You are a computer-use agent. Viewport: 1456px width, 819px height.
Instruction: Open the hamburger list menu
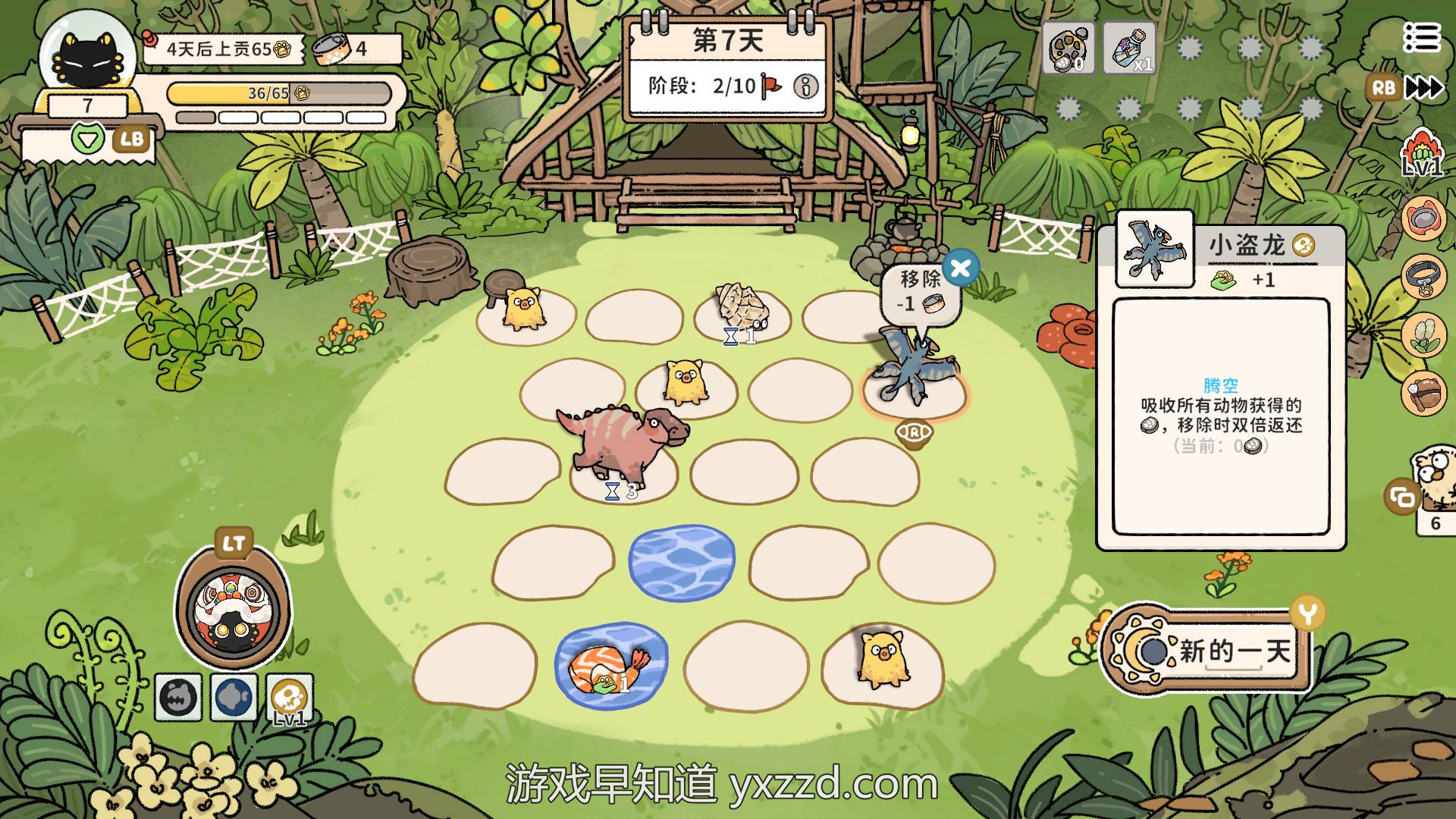pos(1420,37)
